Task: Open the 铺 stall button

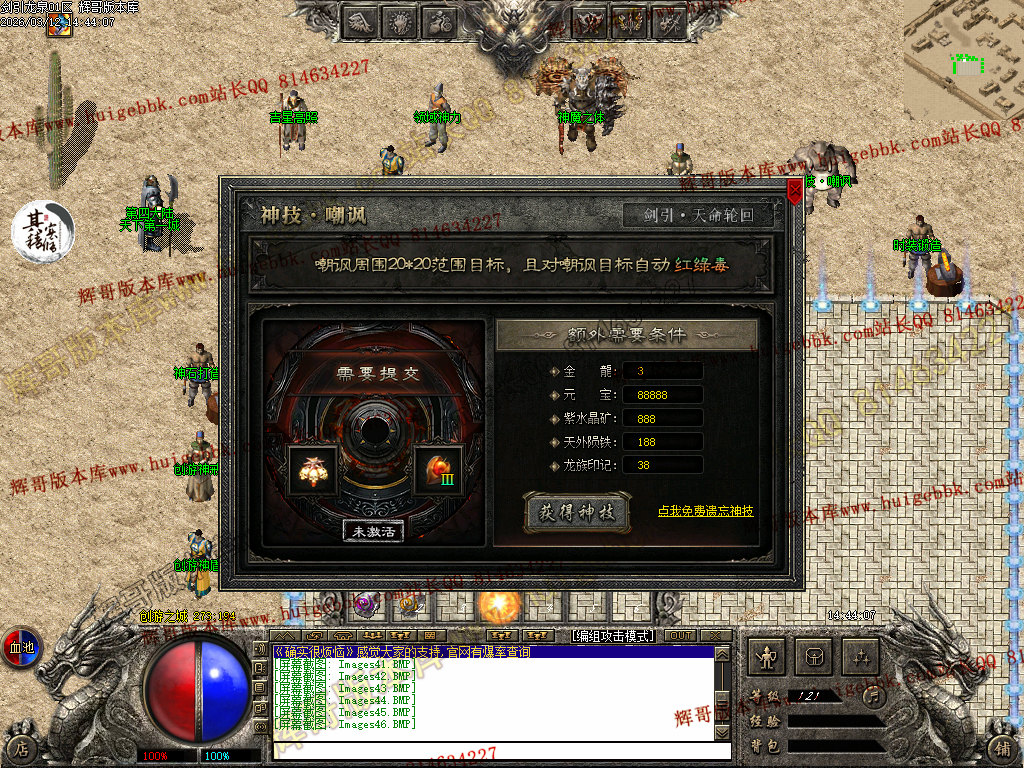Action: (1002, 747)
